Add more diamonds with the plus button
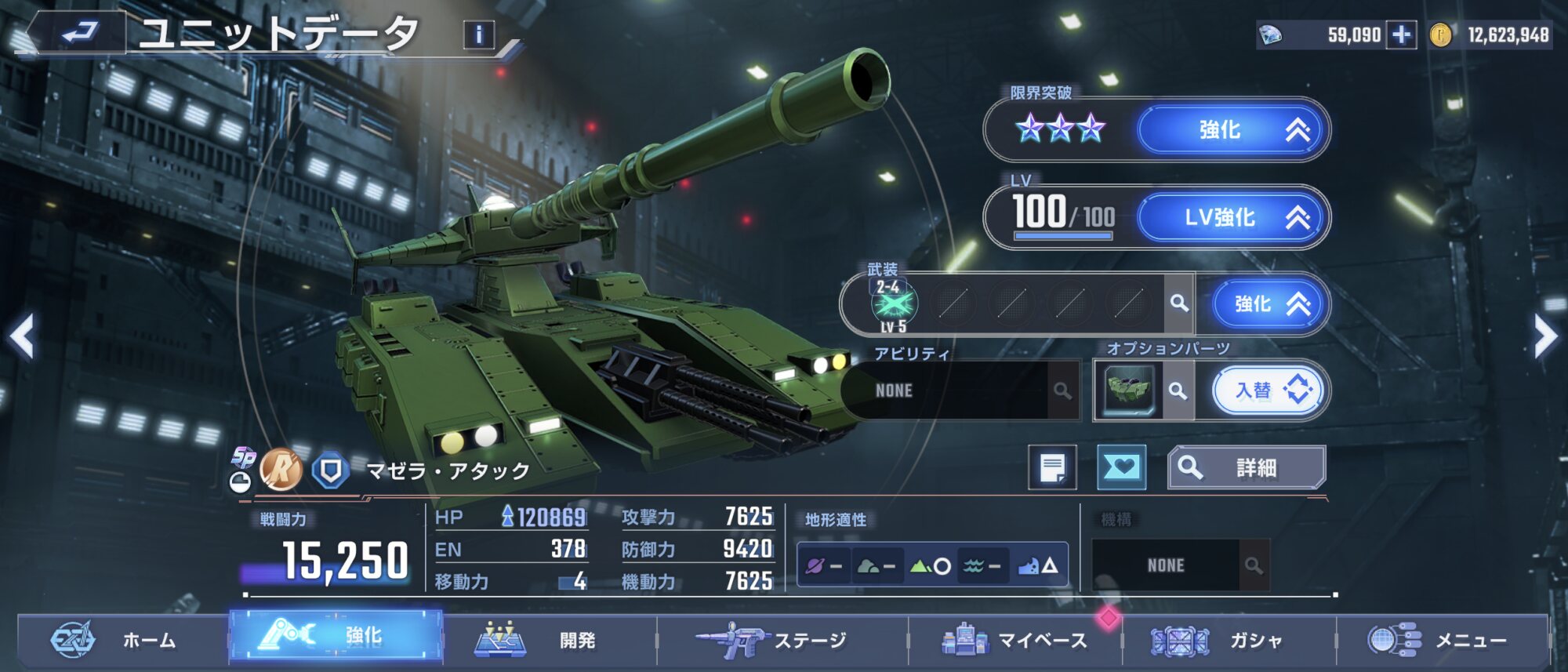Screen dimensions: 1568x672 (x=1401, y=35)
